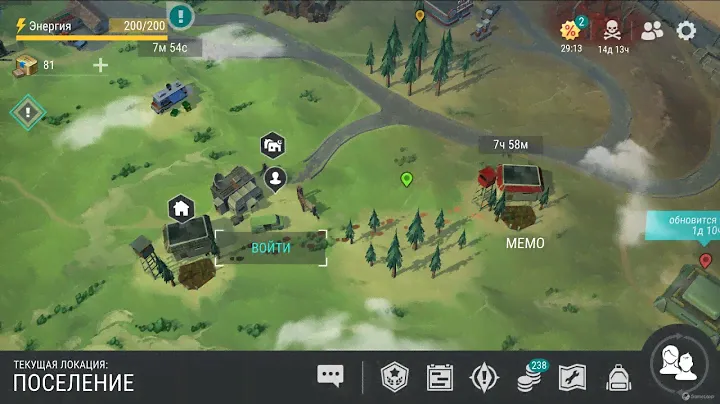Image resolution: width=720 pixels, height=404 pixels.
Task: Select the green map pin marker
Action: point(407,180)
